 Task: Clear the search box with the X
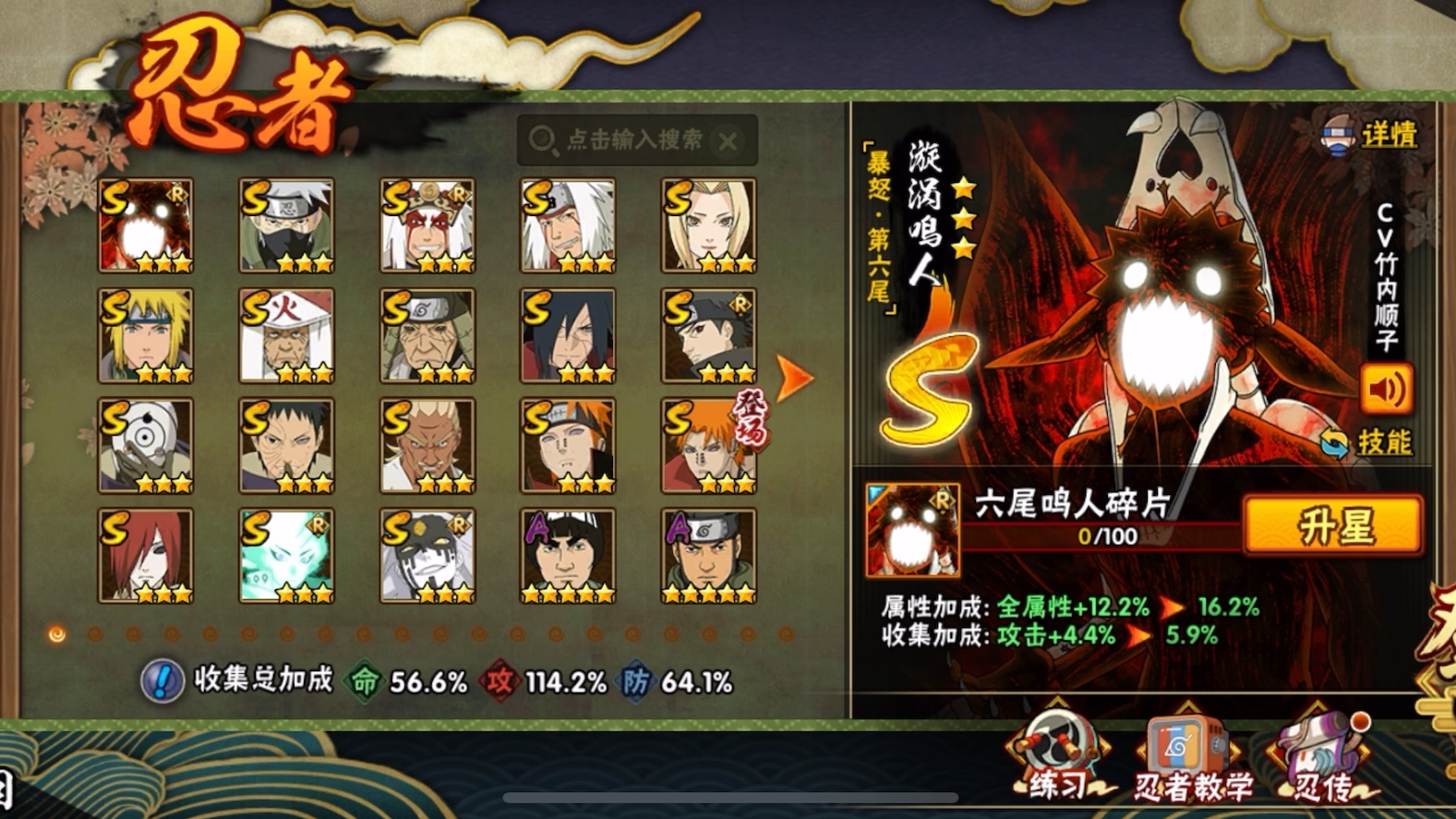point(728,141)
